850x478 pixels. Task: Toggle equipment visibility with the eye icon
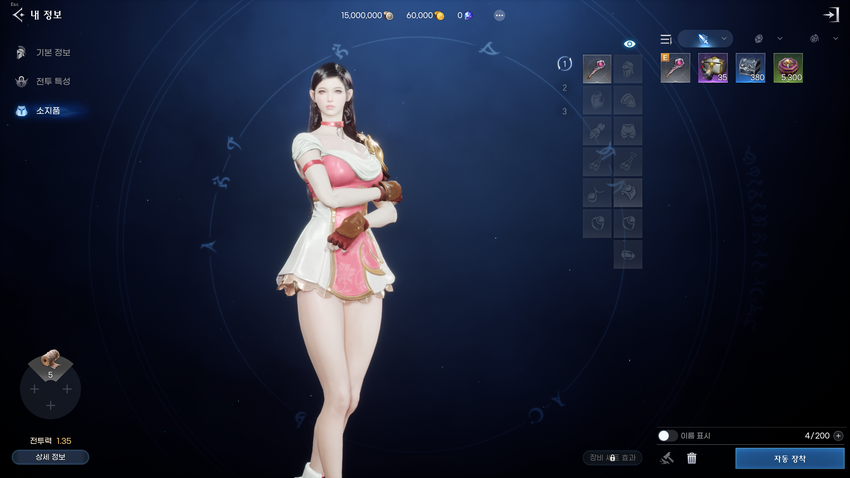point(629,44)
